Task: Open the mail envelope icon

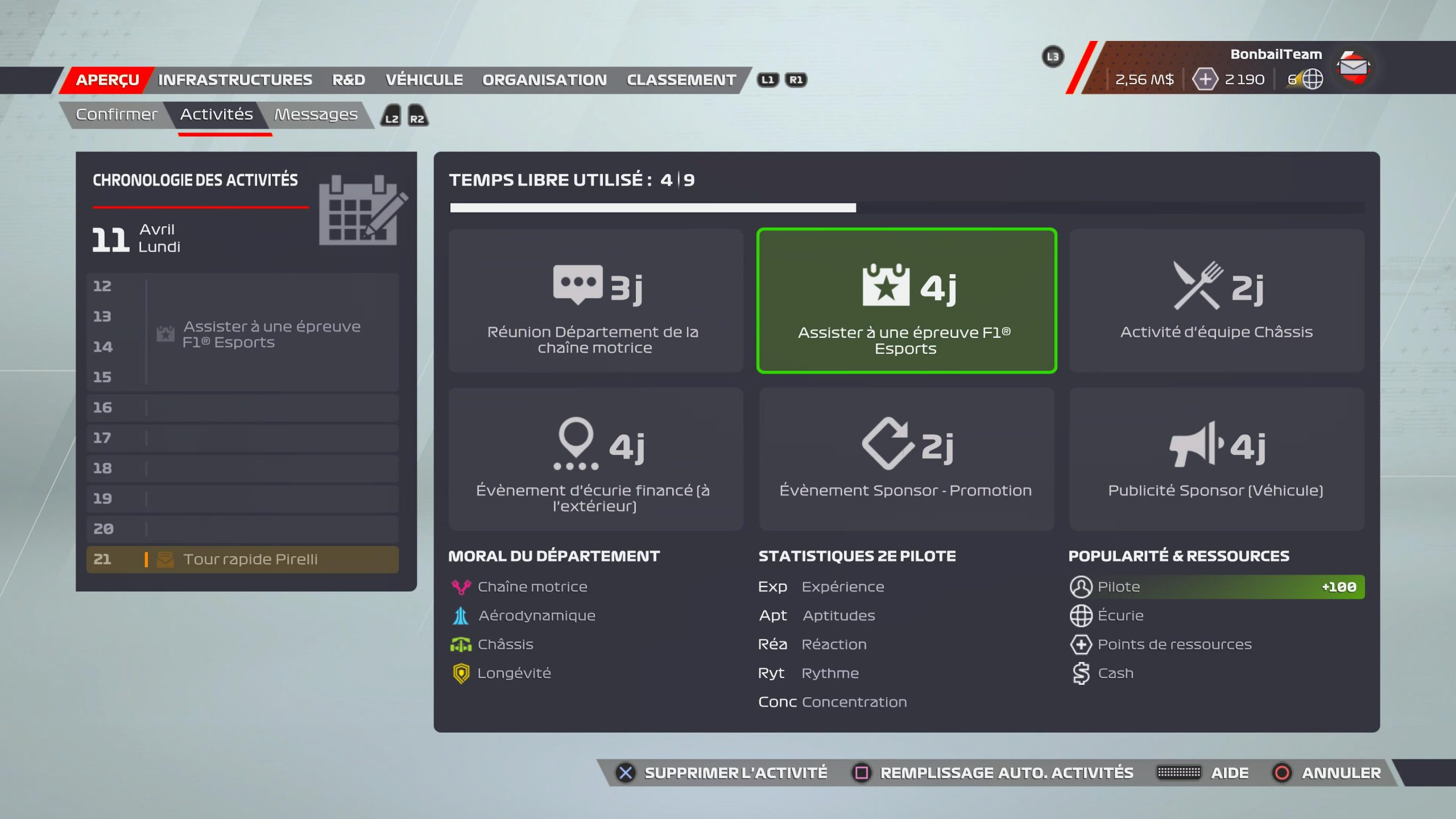Action: pyautogui.click(x=1353, y=67)
